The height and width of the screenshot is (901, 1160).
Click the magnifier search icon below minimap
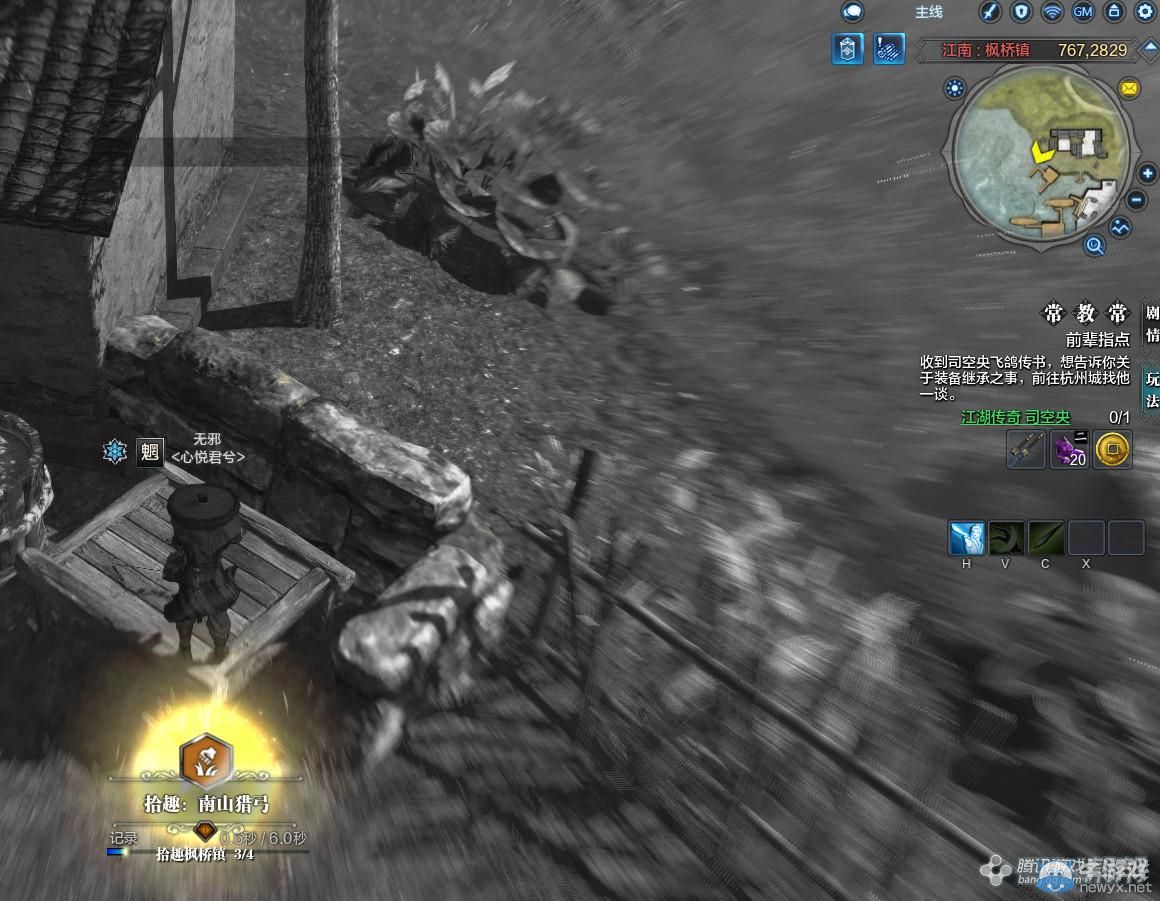(1095, 245)
